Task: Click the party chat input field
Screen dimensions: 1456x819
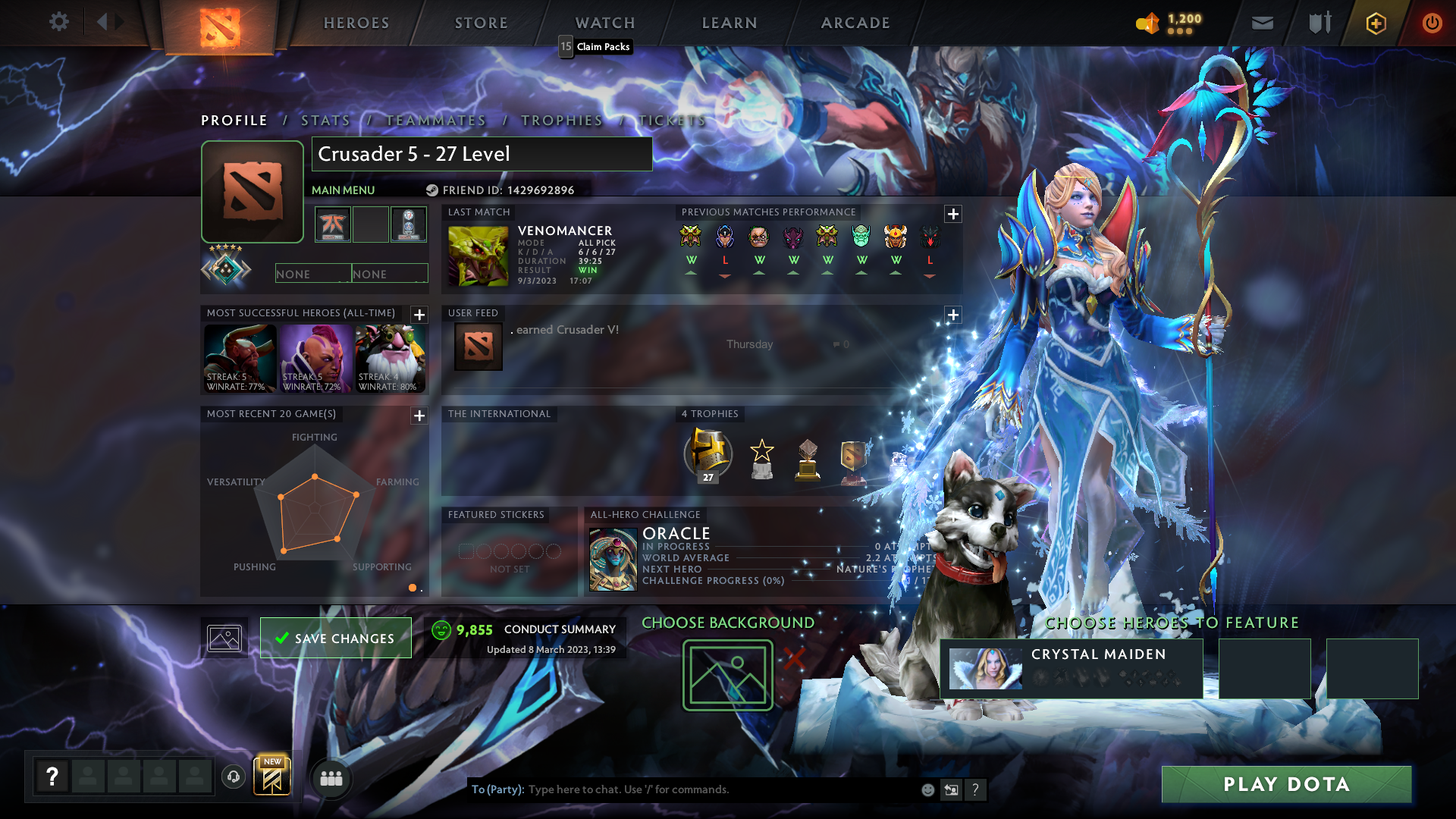Action: coord(682,789)
